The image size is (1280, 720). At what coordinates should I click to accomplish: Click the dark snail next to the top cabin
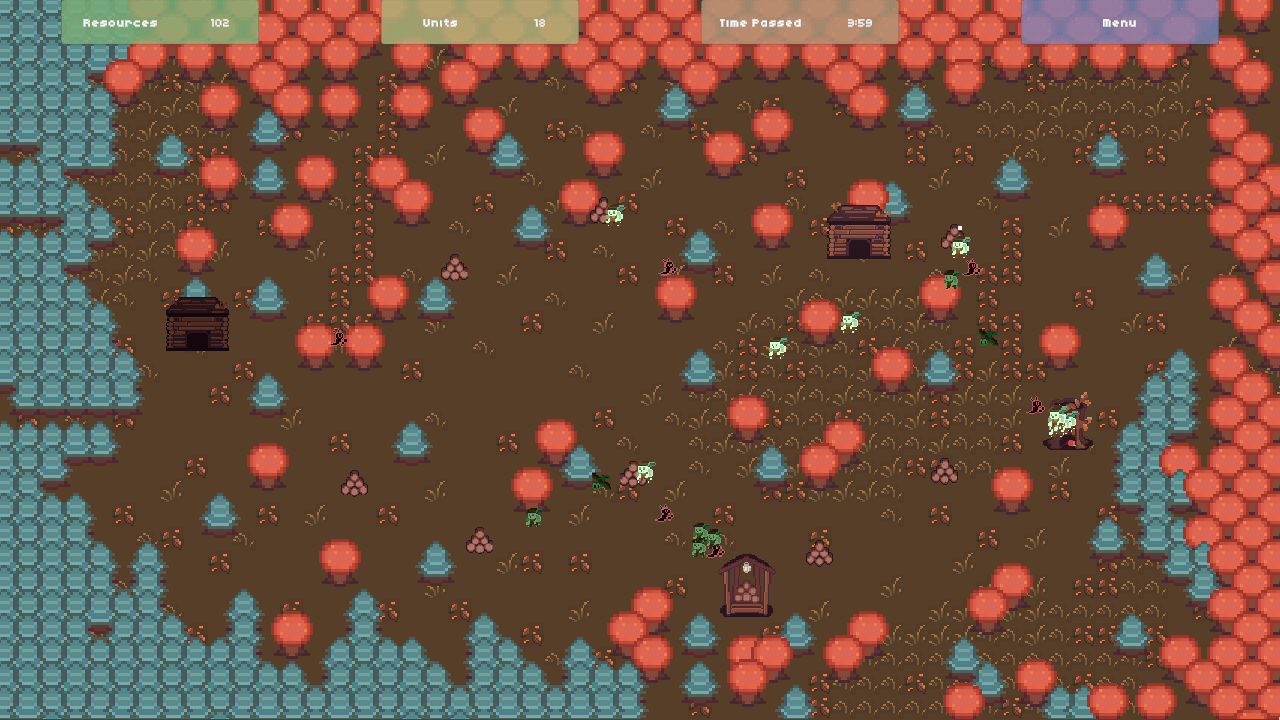click(x=970, y=268)
